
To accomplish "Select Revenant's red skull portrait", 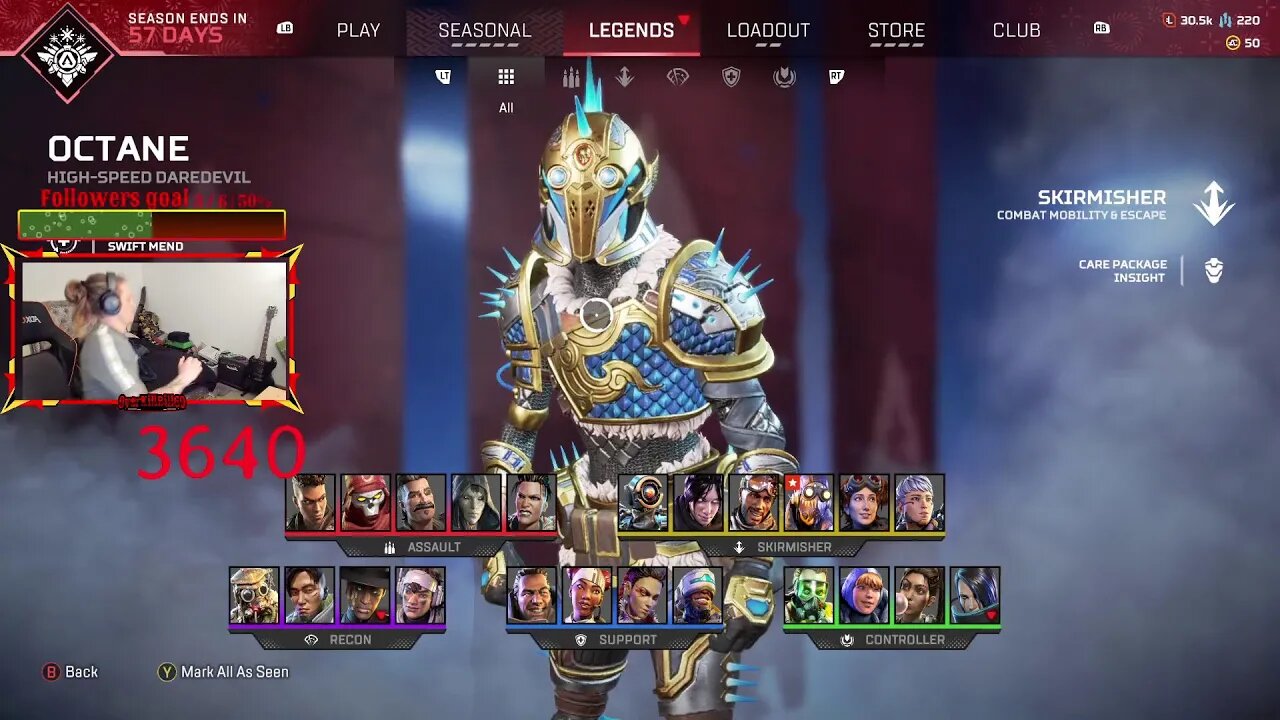I will 365,503.
